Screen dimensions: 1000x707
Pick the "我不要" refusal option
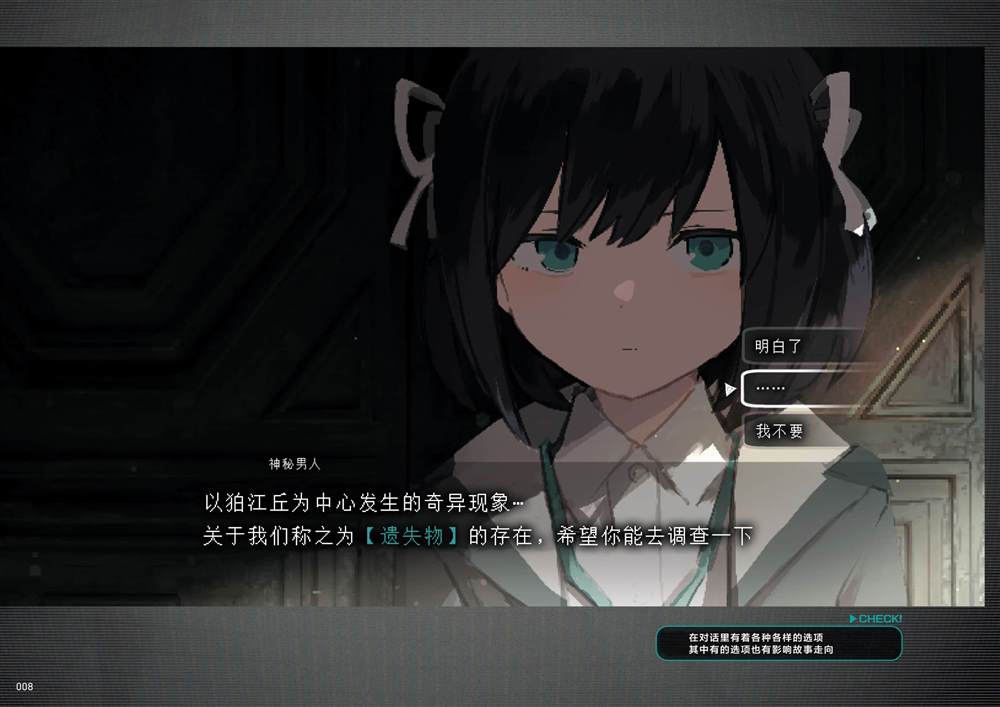[800, 432]
